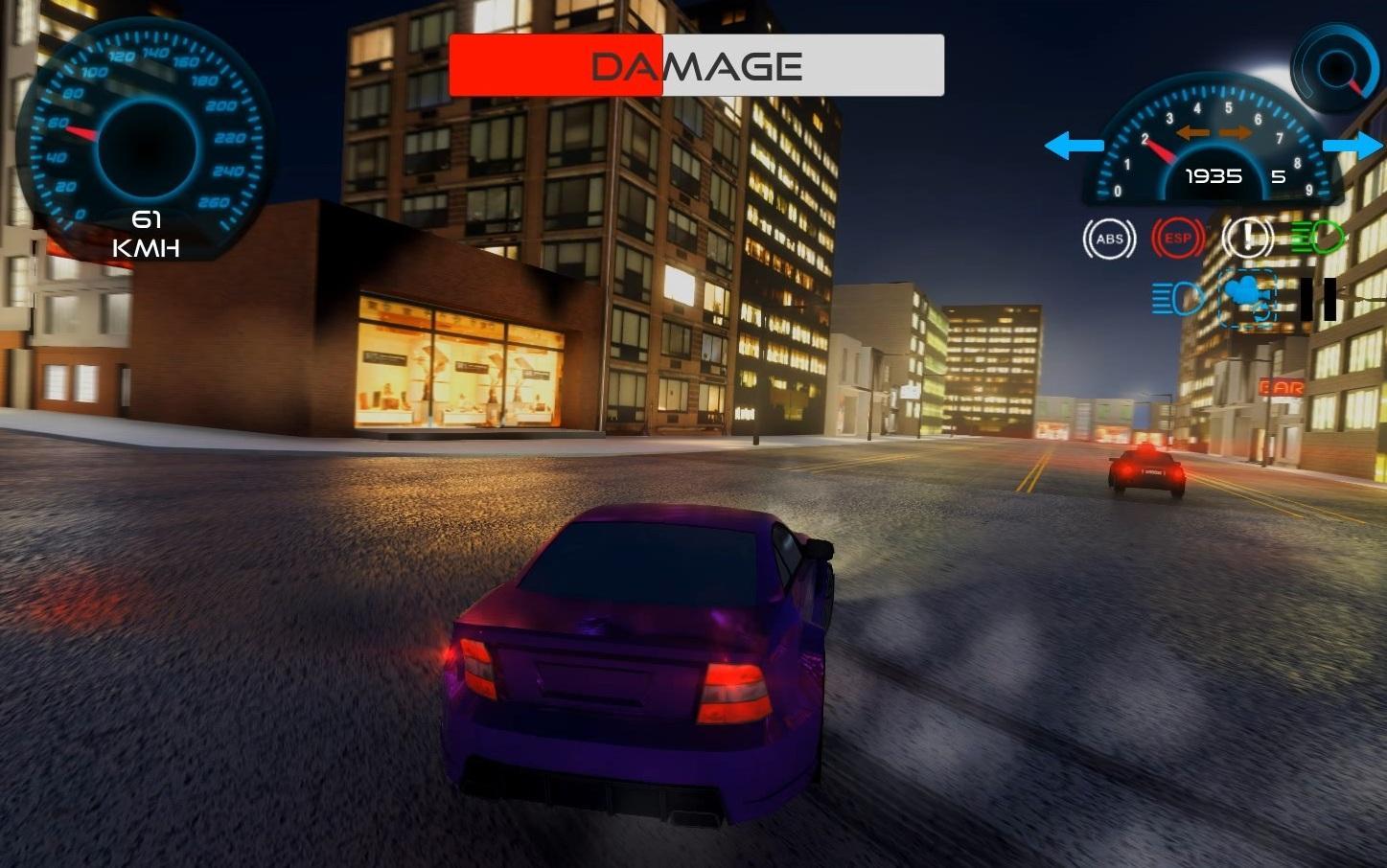The width and height of the screenshot is (1387, 868).
Task: Toggle the left turn signal arrow
Action: point(1074,146)
